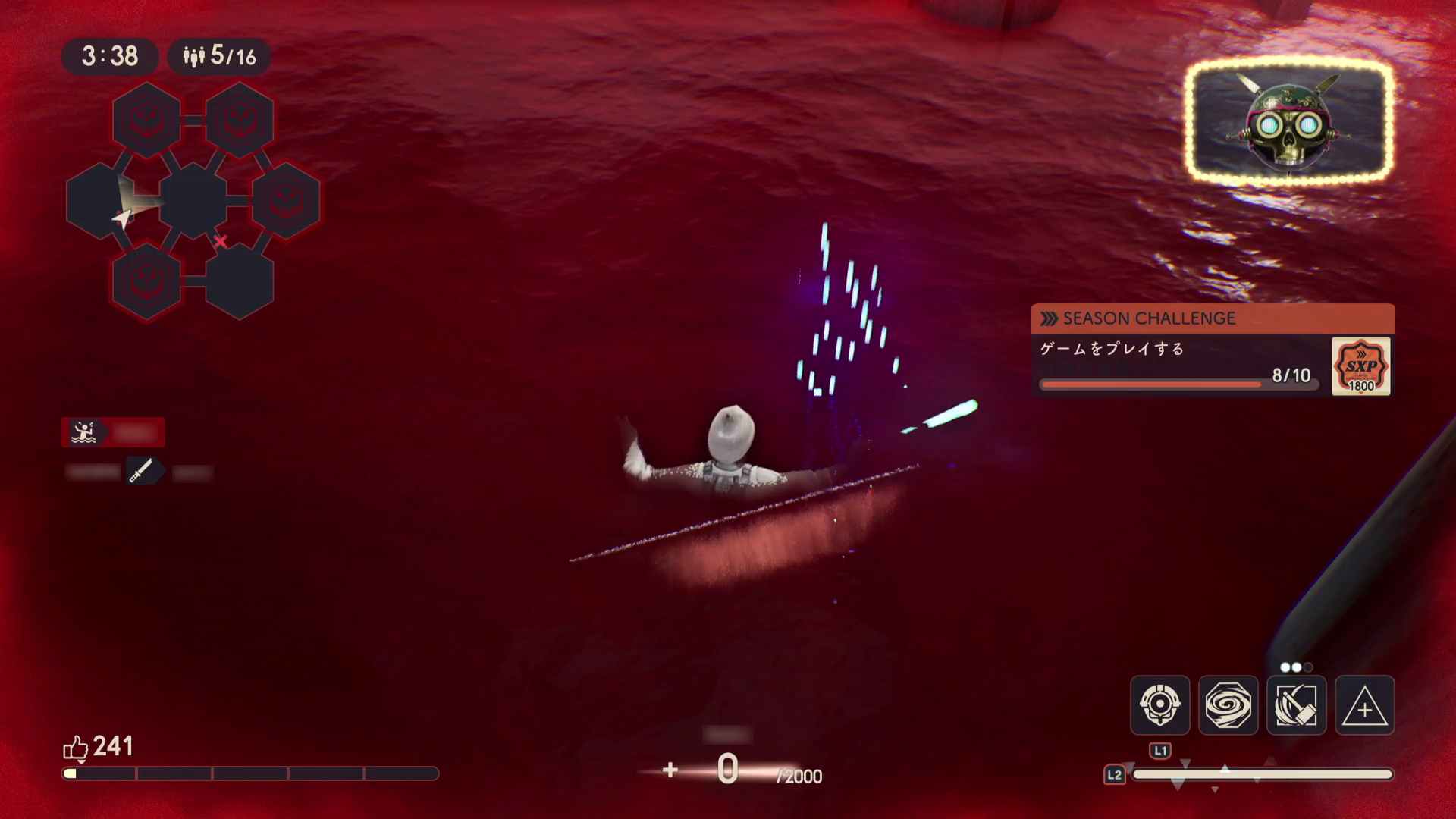Click the SXP 1800 reward badge
The image size is (1456, 819).
(x=1360, y=366)
